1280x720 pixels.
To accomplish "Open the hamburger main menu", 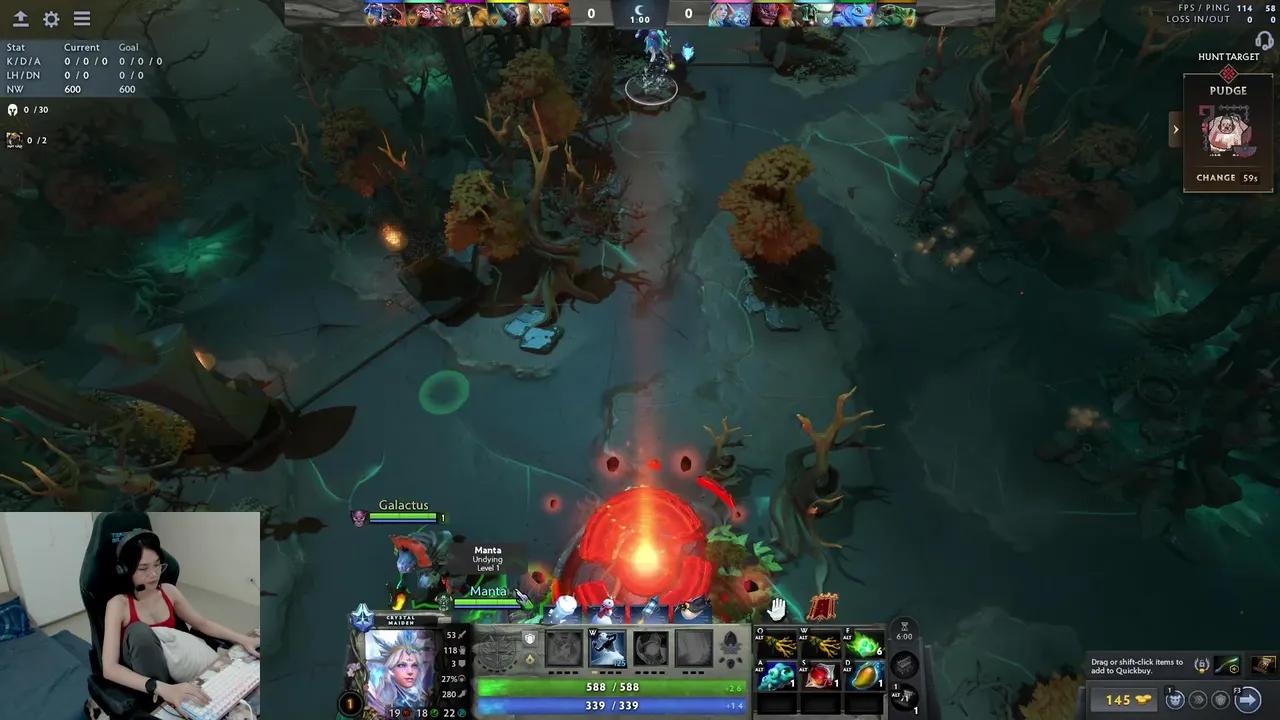I will [x=81, y=18].
